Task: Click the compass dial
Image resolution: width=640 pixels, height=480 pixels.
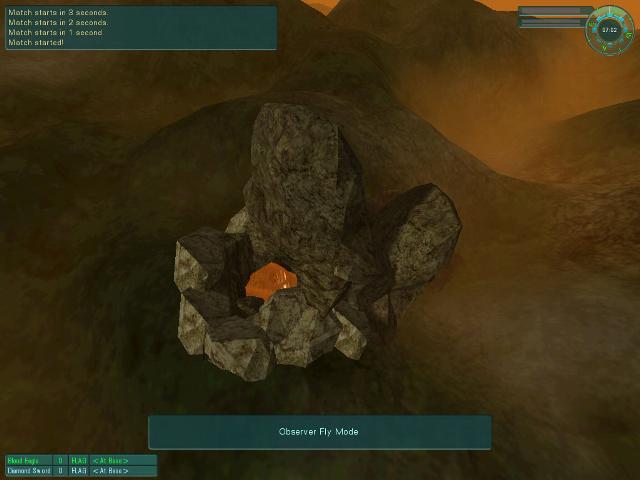Action: coord(610,29)
